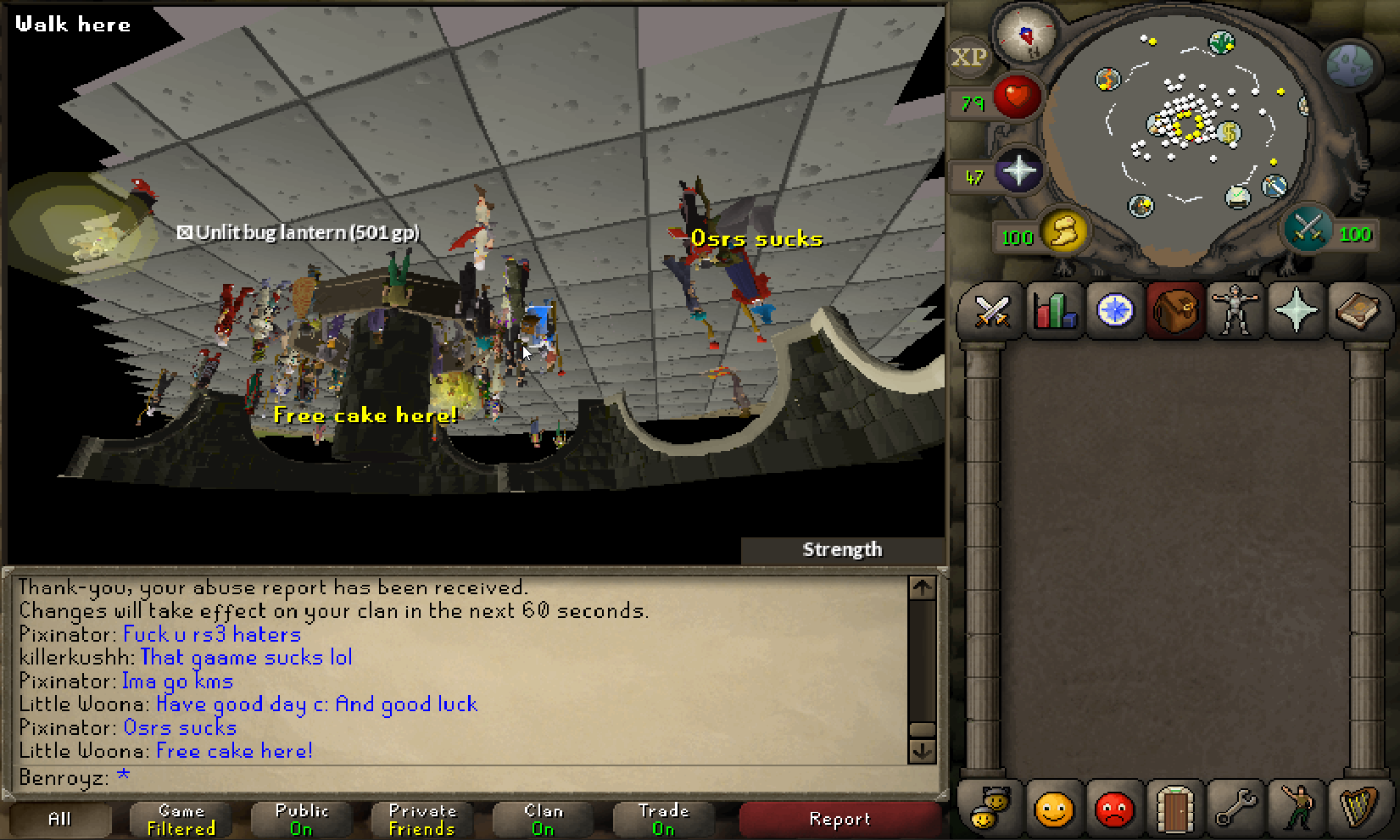This screenshot has width=1400, height=840.
Task: Open the Worn Equipment tab
Action: [x=1235, y=311]
